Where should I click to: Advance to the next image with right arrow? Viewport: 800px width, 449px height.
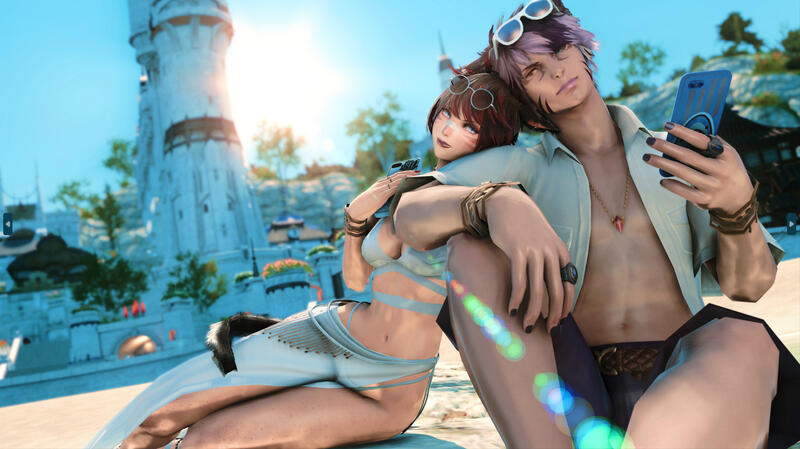[791, 223]
